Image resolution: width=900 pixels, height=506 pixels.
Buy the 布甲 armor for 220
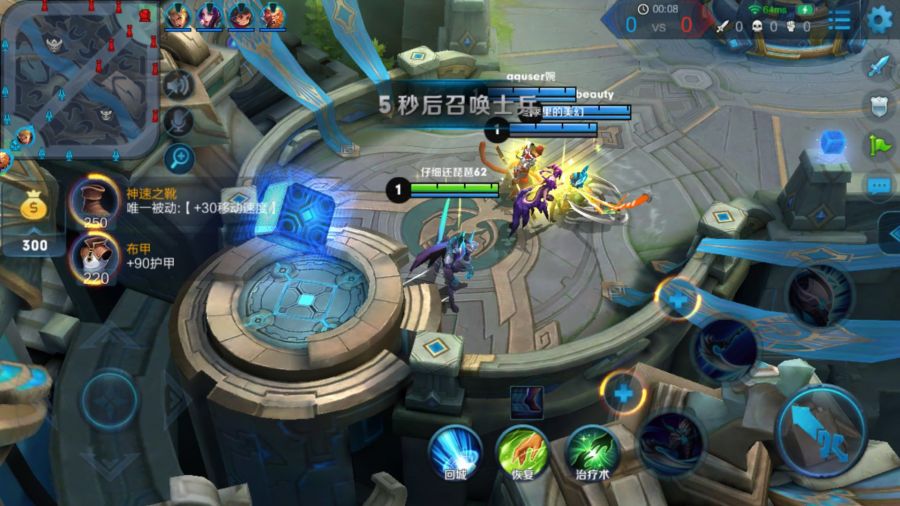[96, 256]
